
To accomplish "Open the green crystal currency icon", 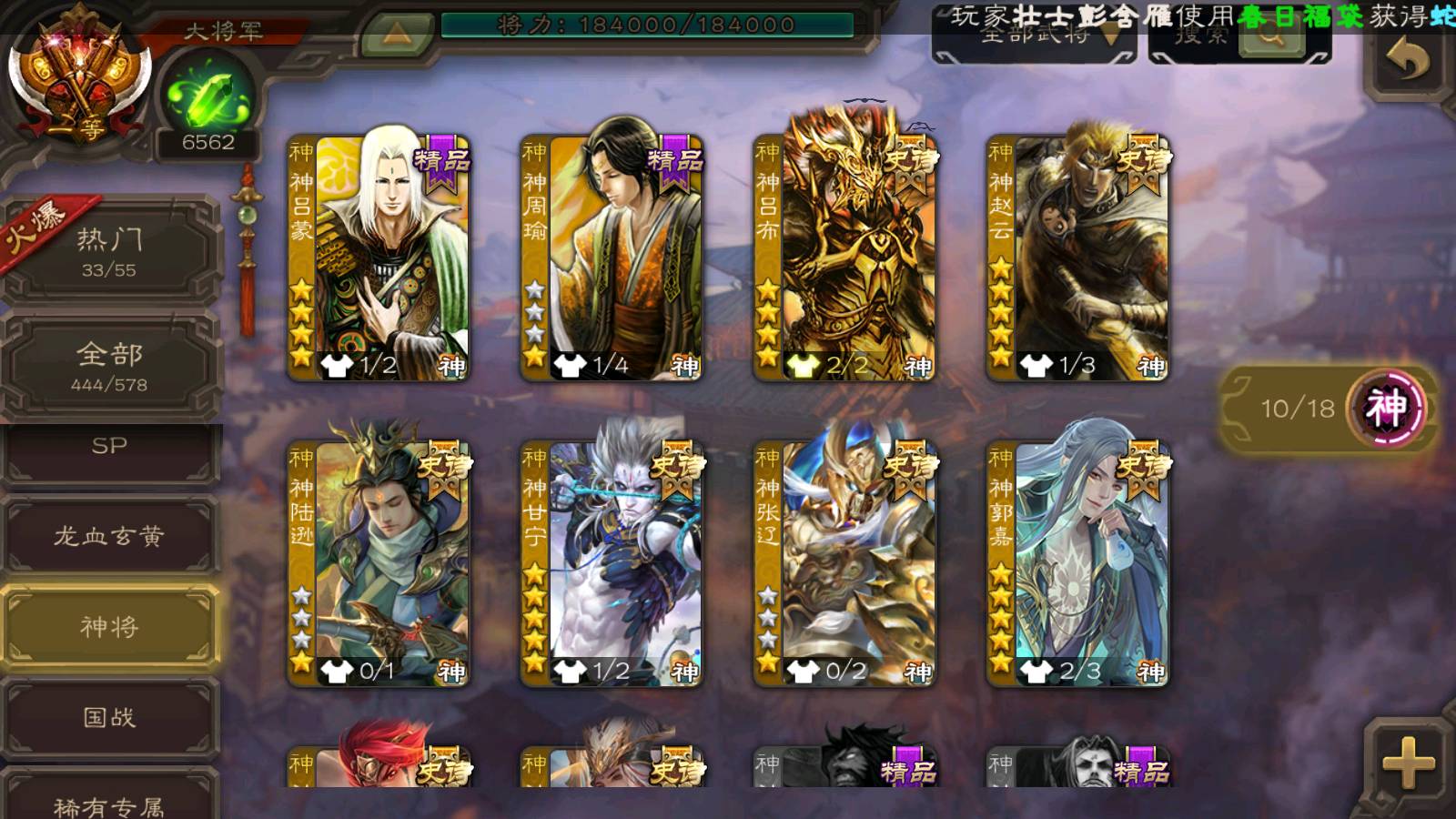I will [x=207, y=96].
